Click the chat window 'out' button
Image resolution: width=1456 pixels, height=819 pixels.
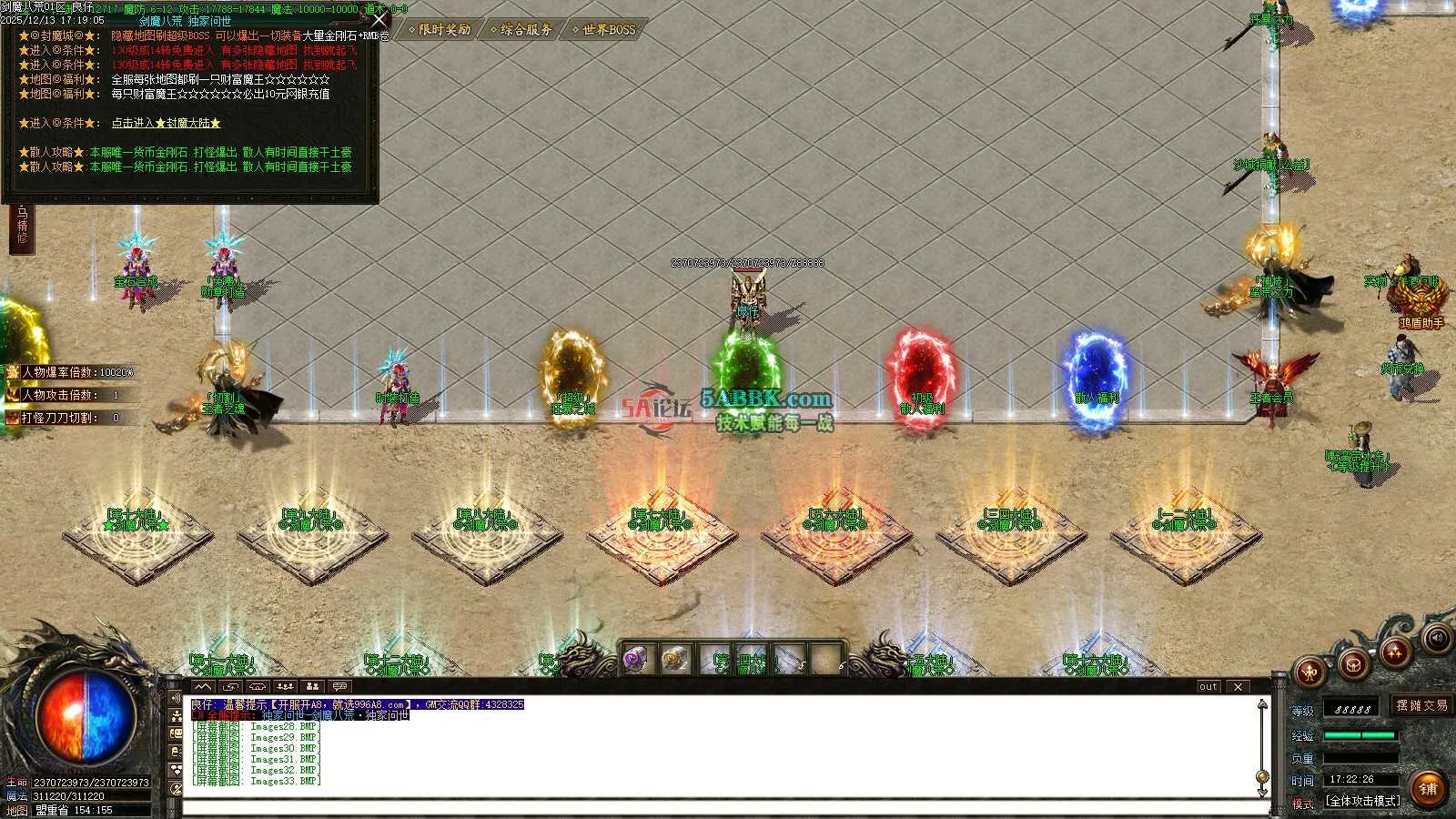(1208, 687)
